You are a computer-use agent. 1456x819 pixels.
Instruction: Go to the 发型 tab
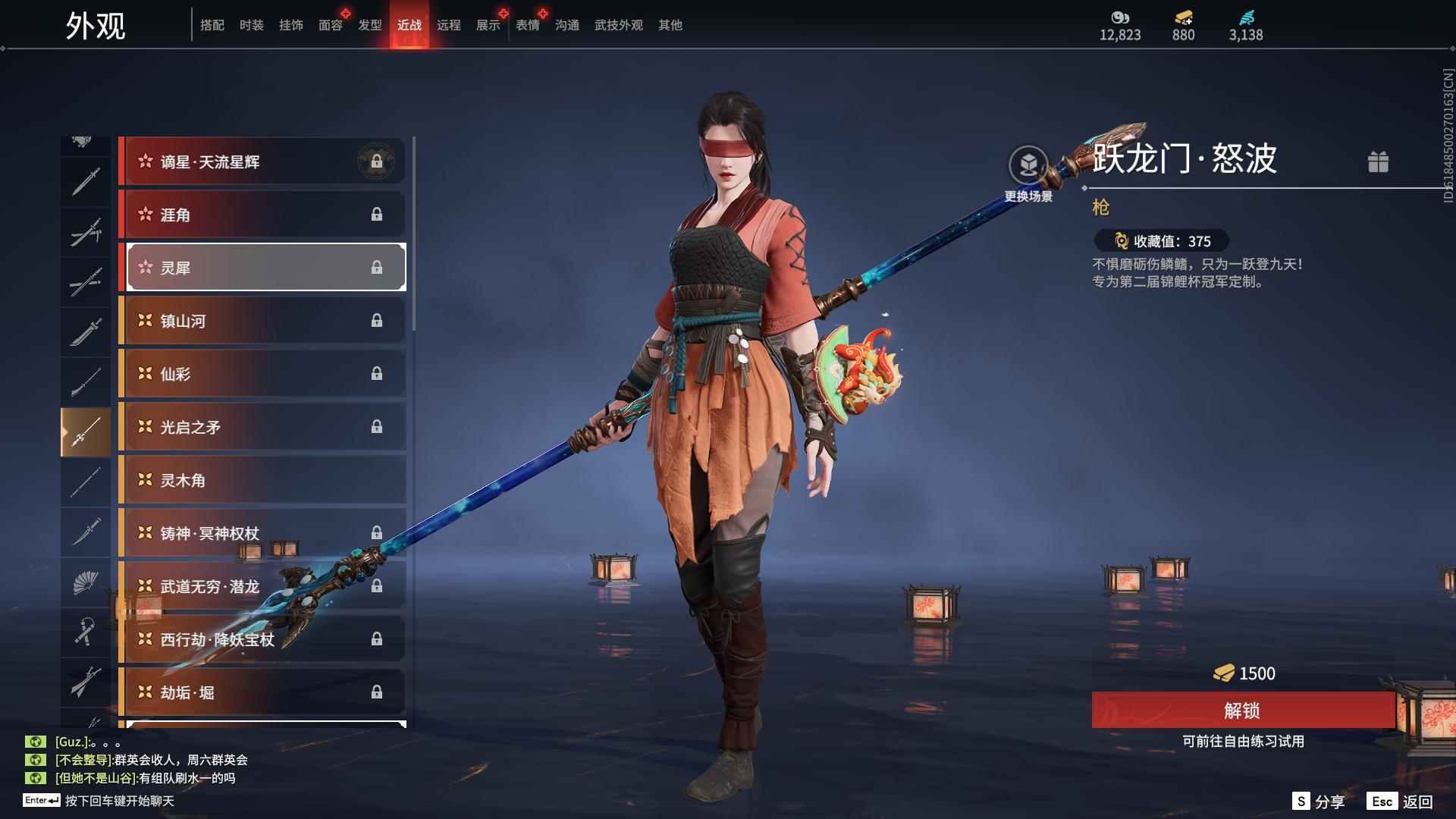pyautogui.click(x=369, y=25)
